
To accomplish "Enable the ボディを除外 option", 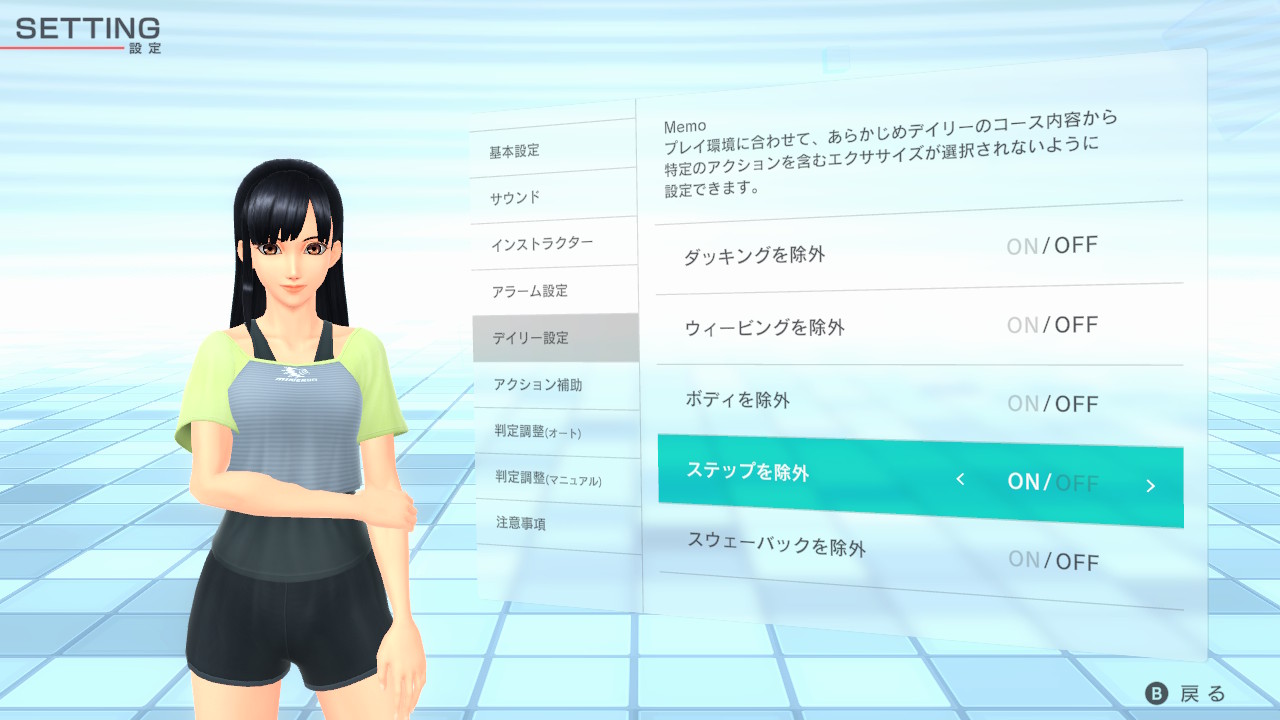I will coord(1022,403).
